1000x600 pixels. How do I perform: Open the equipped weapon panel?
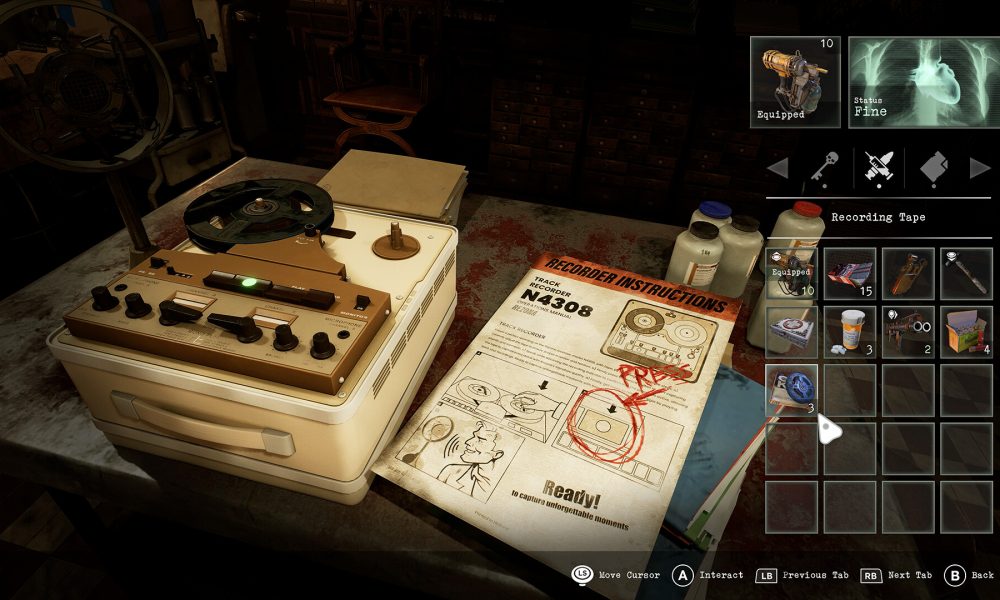coord(796,81)
